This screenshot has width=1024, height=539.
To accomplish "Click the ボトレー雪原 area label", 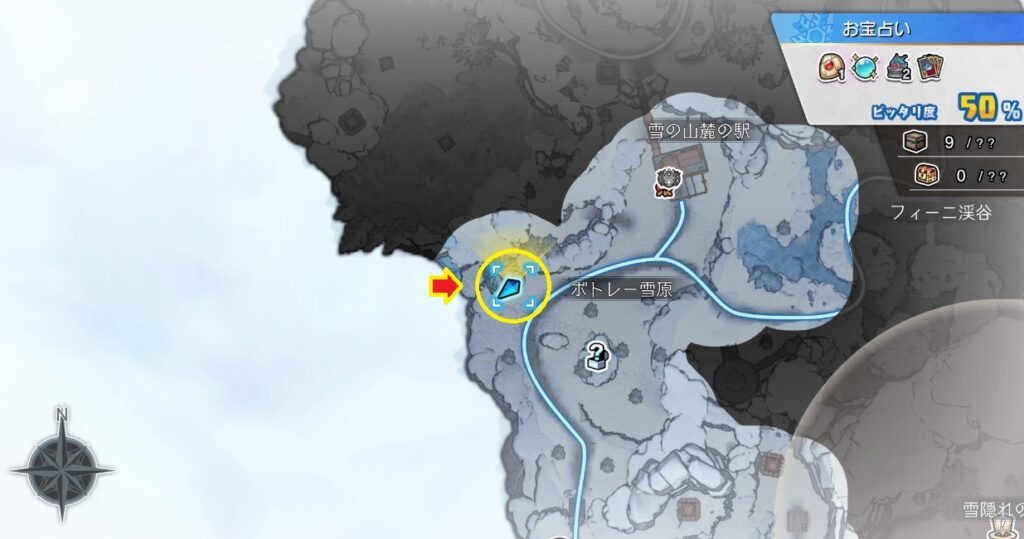I will [620, 289].
